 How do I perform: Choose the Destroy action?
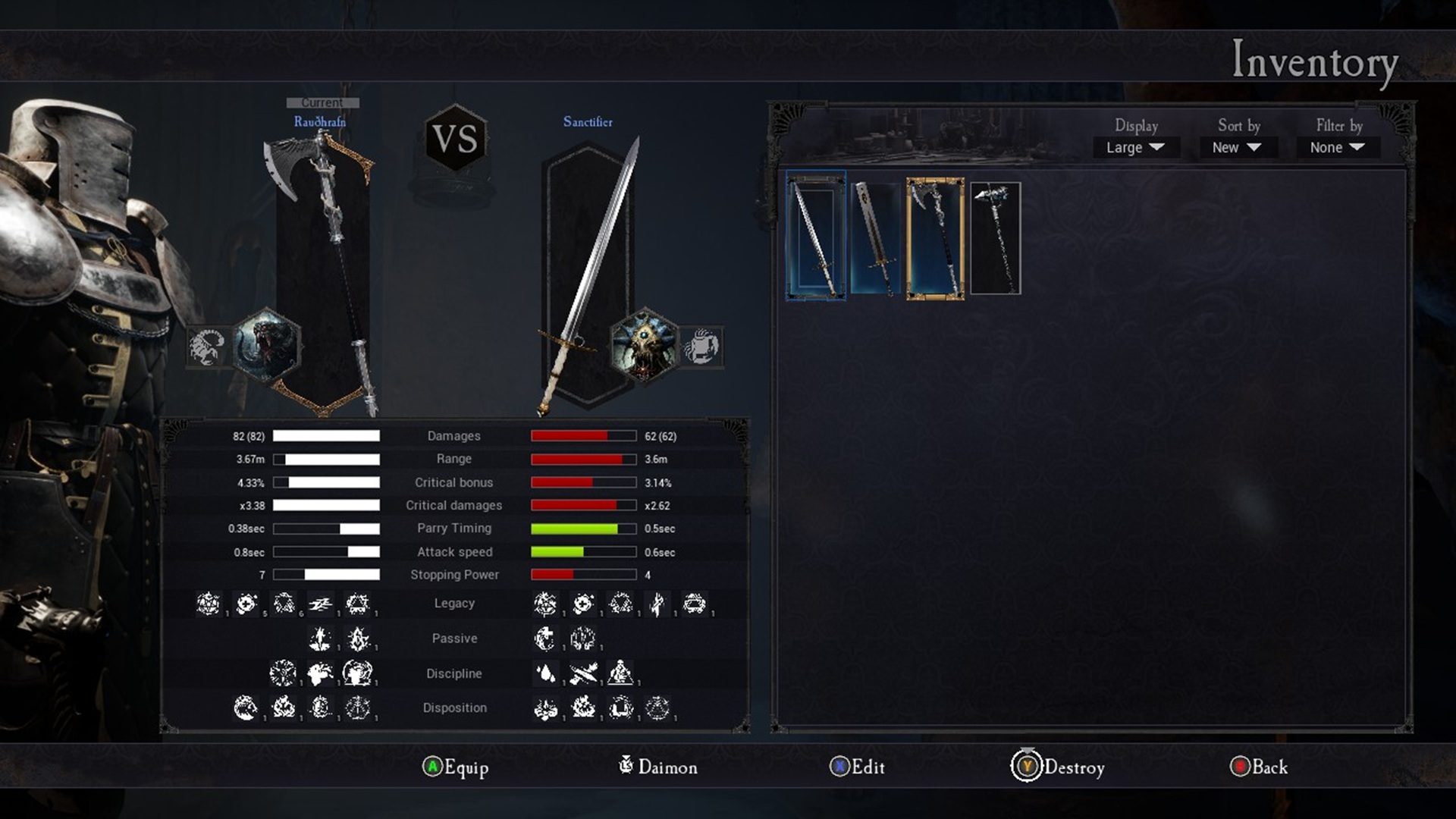pos(1059,767)
